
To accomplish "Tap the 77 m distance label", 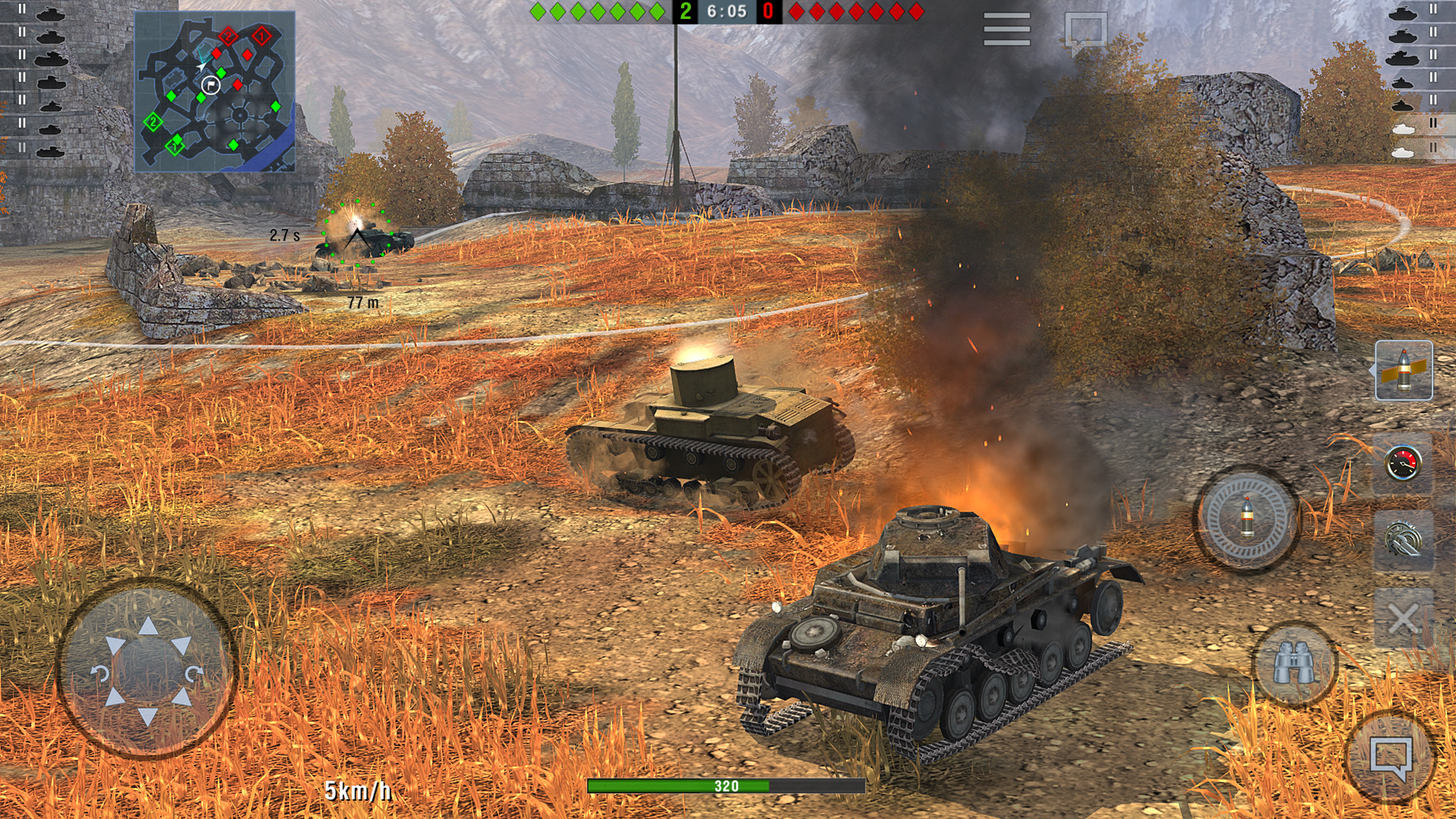I will (363, 302).
